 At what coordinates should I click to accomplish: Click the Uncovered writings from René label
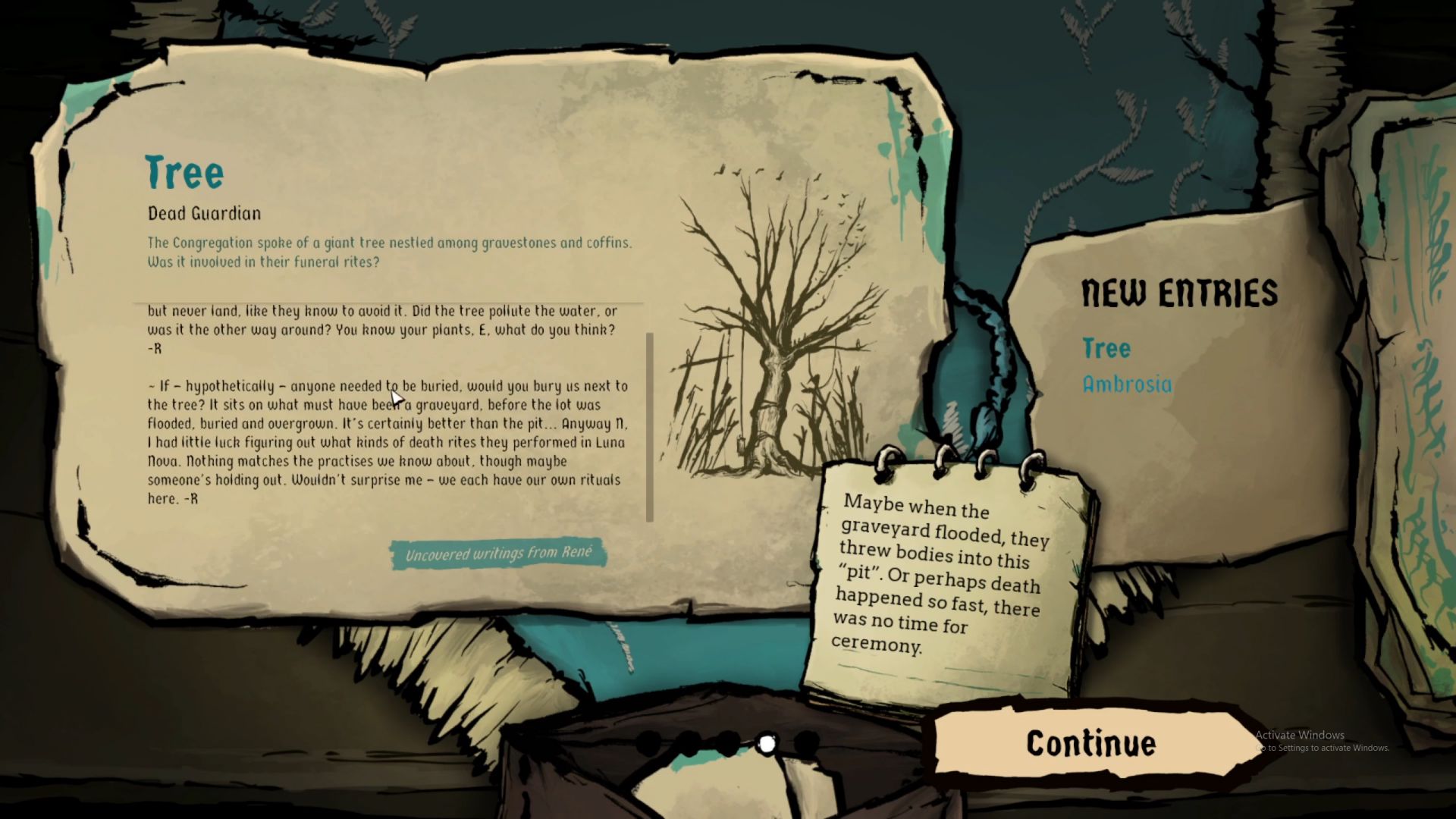click(498, 554)
